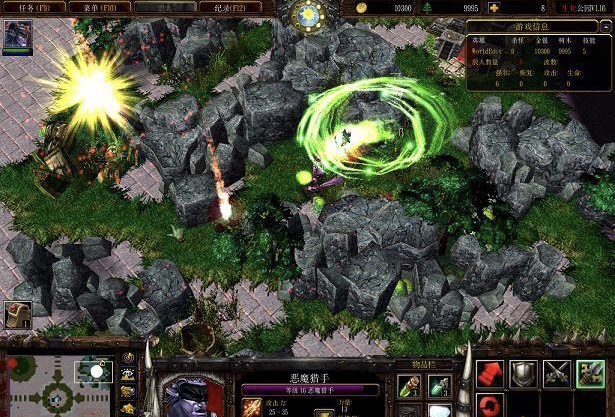Activate the shield command icon
The height and width of the screenshot is (417, 615).
523,374
